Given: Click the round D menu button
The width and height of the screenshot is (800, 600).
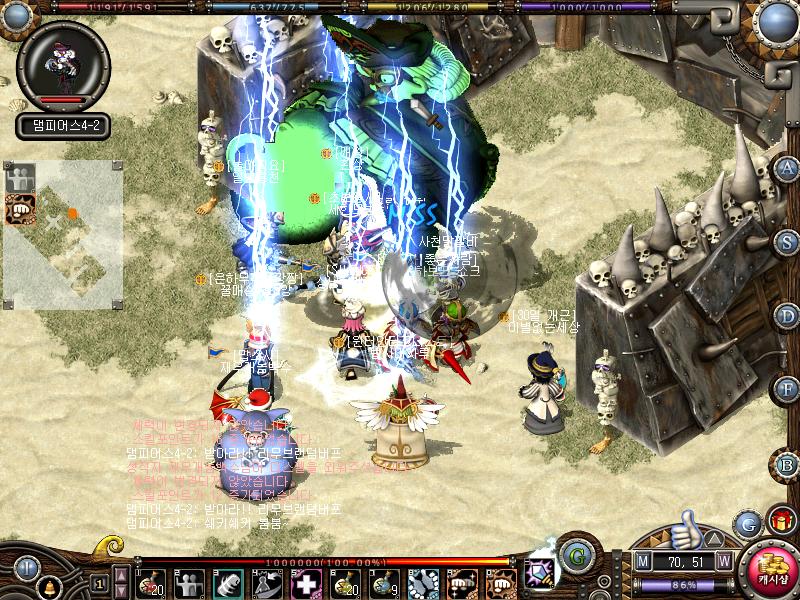Looking at the screenshot, I should click(x=788, y=316).
